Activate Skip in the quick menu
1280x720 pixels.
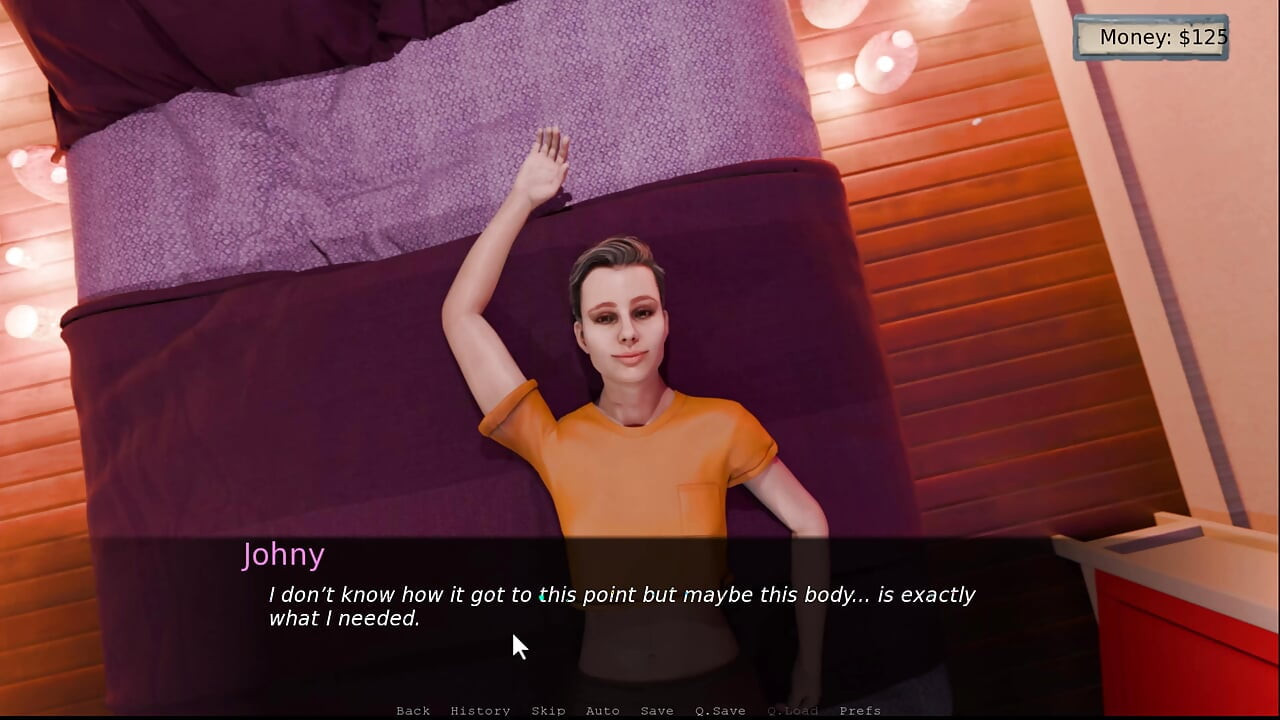click(x=548, y=711)
